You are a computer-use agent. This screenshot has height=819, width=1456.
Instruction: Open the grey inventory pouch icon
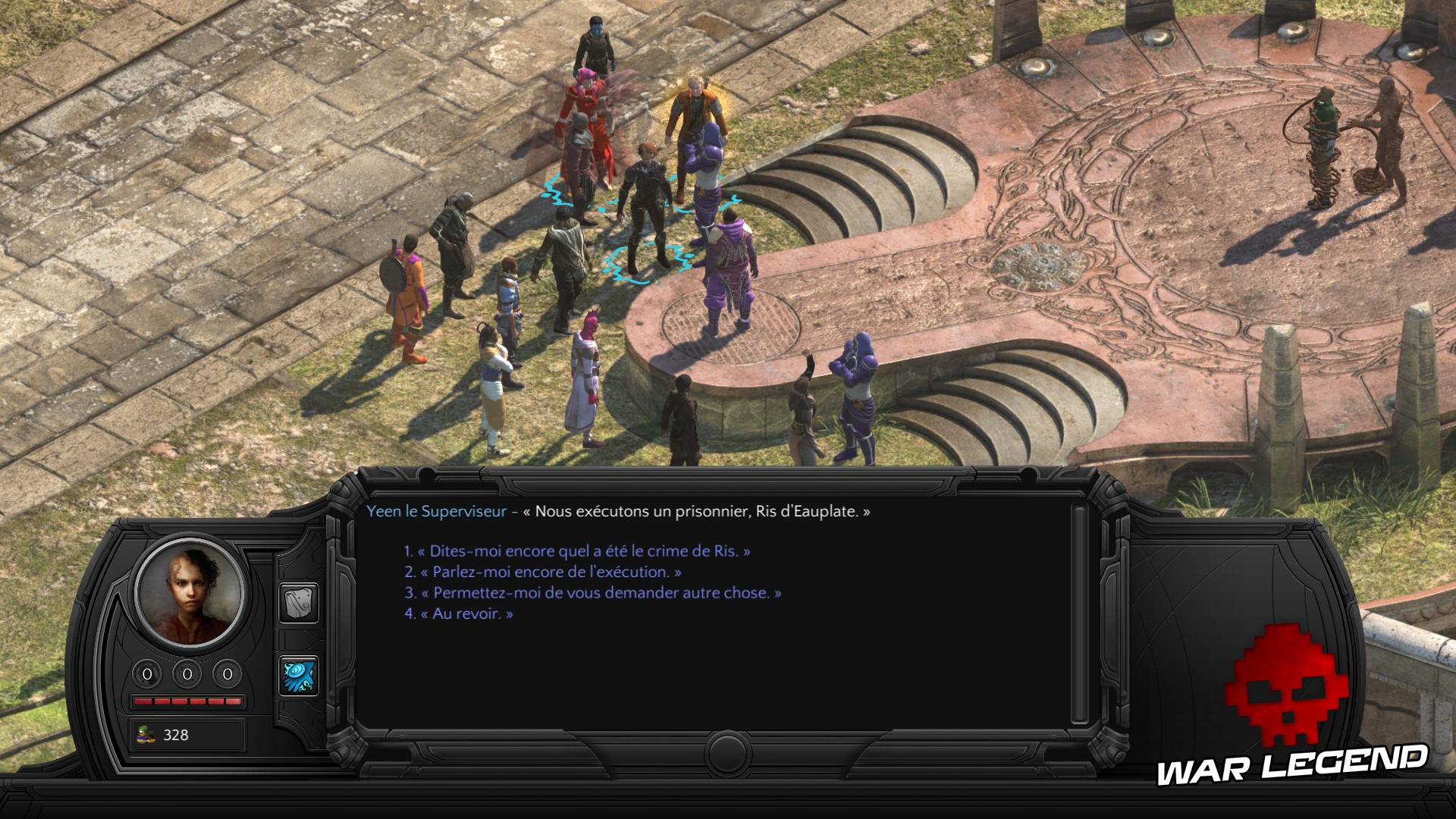tap(298, 603)
